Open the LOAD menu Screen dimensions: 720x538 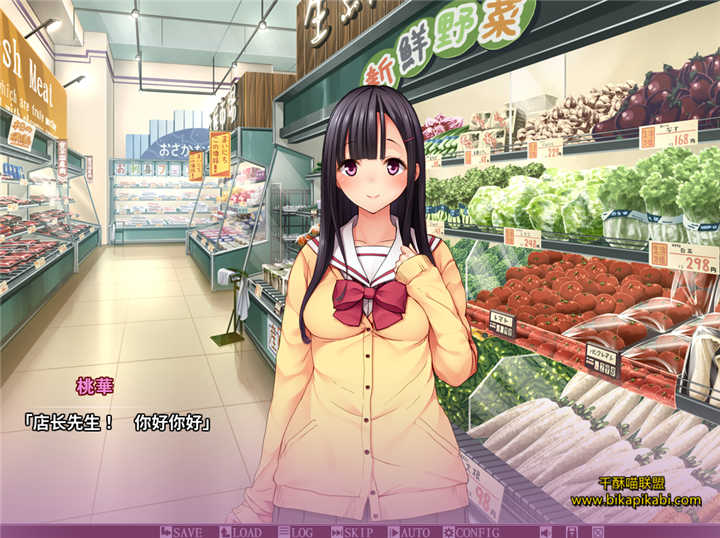pyautogui.click(x=240, y=531)
